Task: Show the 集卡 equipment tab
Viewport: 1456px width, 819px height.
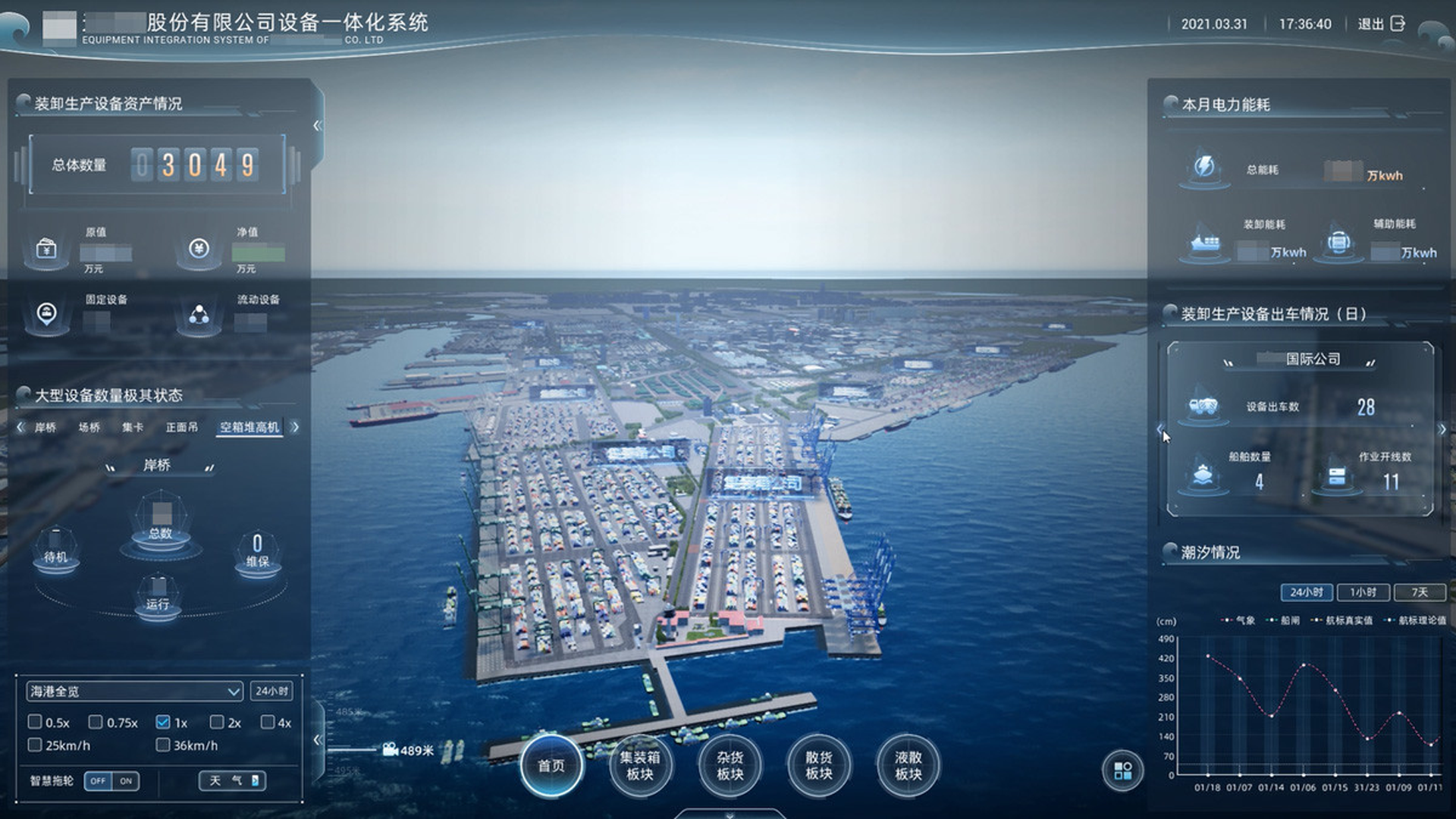Action: tap(133, 428)
